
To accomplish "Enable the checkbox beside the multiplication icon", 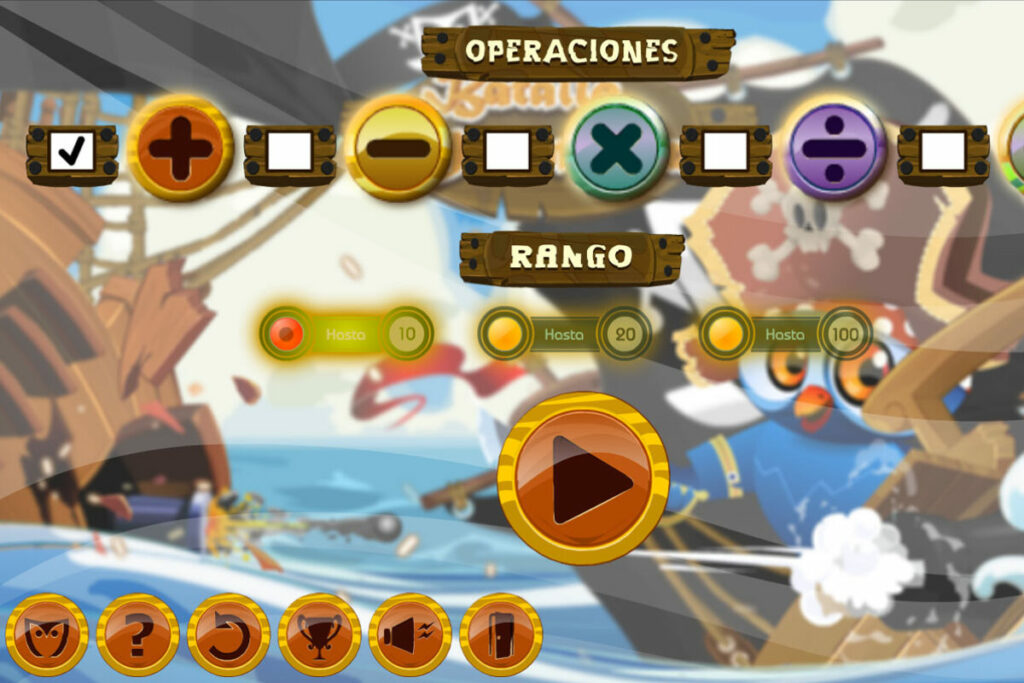I will (507, 152).
